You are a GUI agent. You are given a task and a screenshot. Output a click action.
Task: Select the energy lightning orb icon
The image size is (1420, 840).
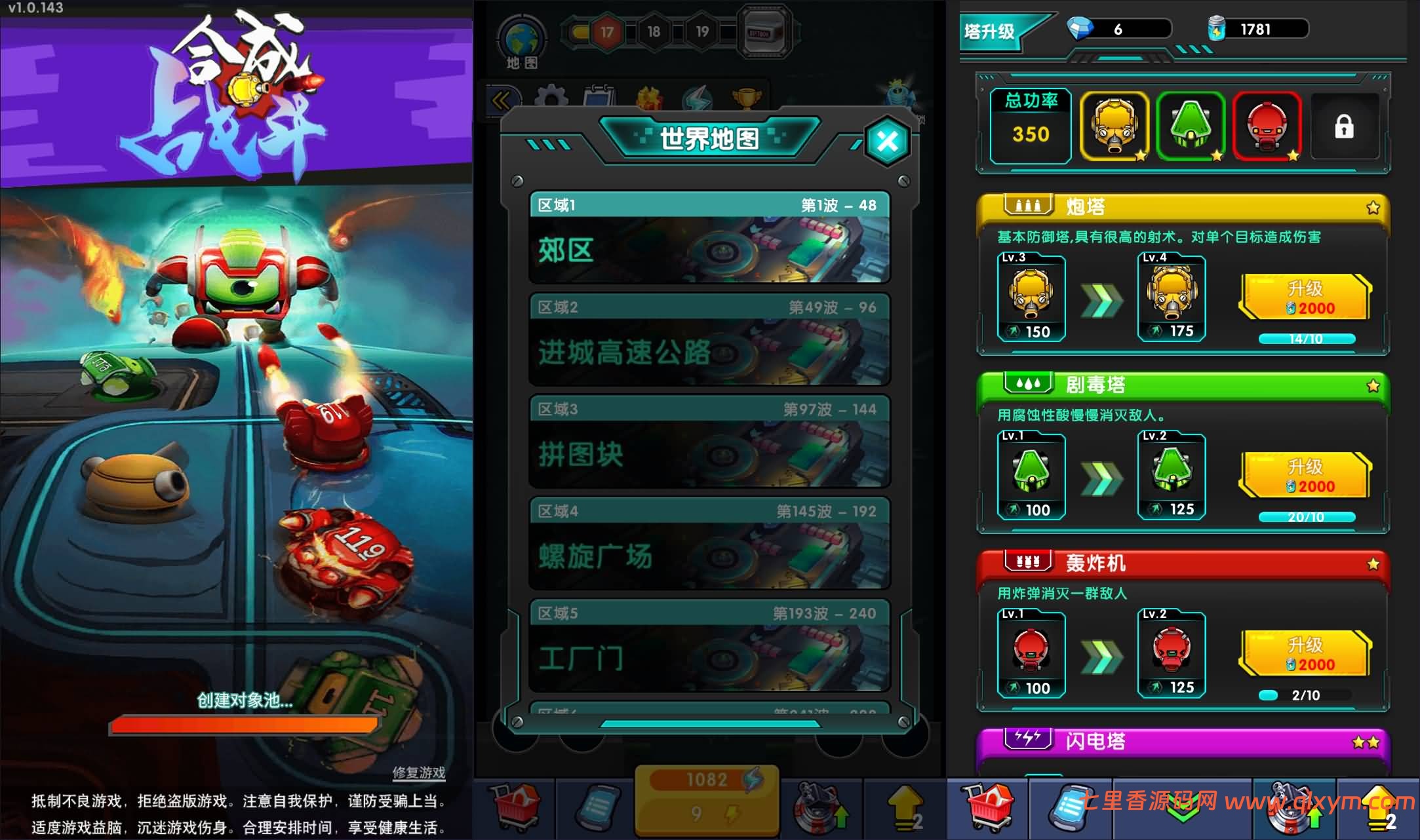(x=698, y=98)
